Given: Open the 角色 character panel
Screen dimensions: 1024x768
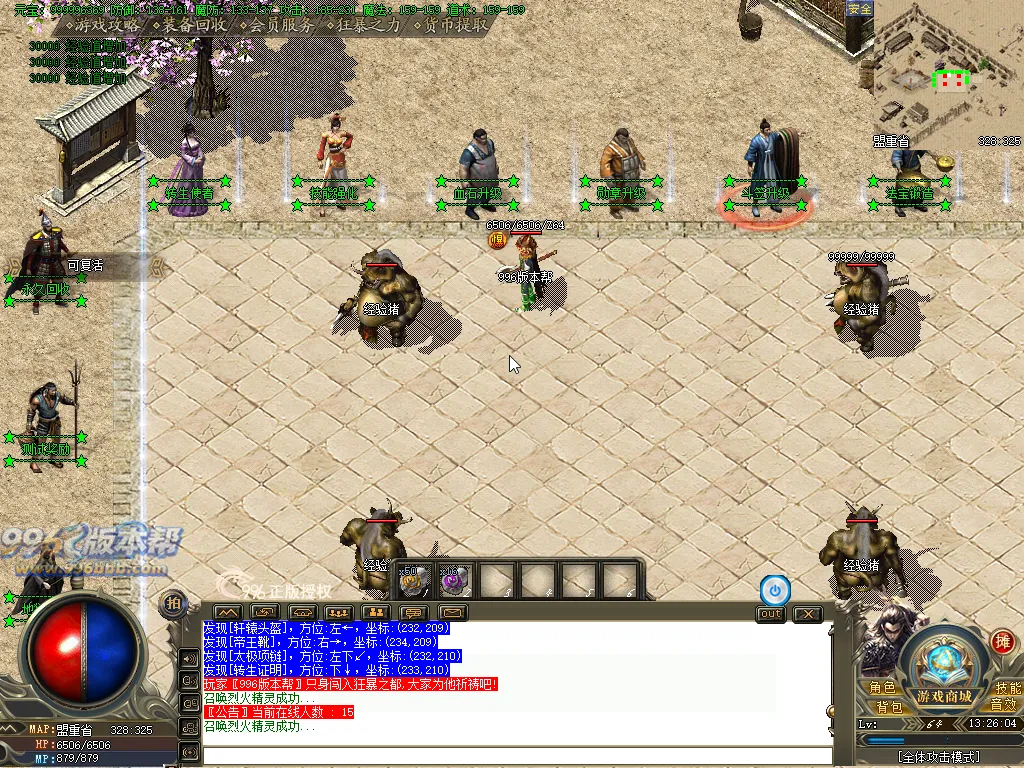Looking at the screenshot, I should (x=882, y=688).
